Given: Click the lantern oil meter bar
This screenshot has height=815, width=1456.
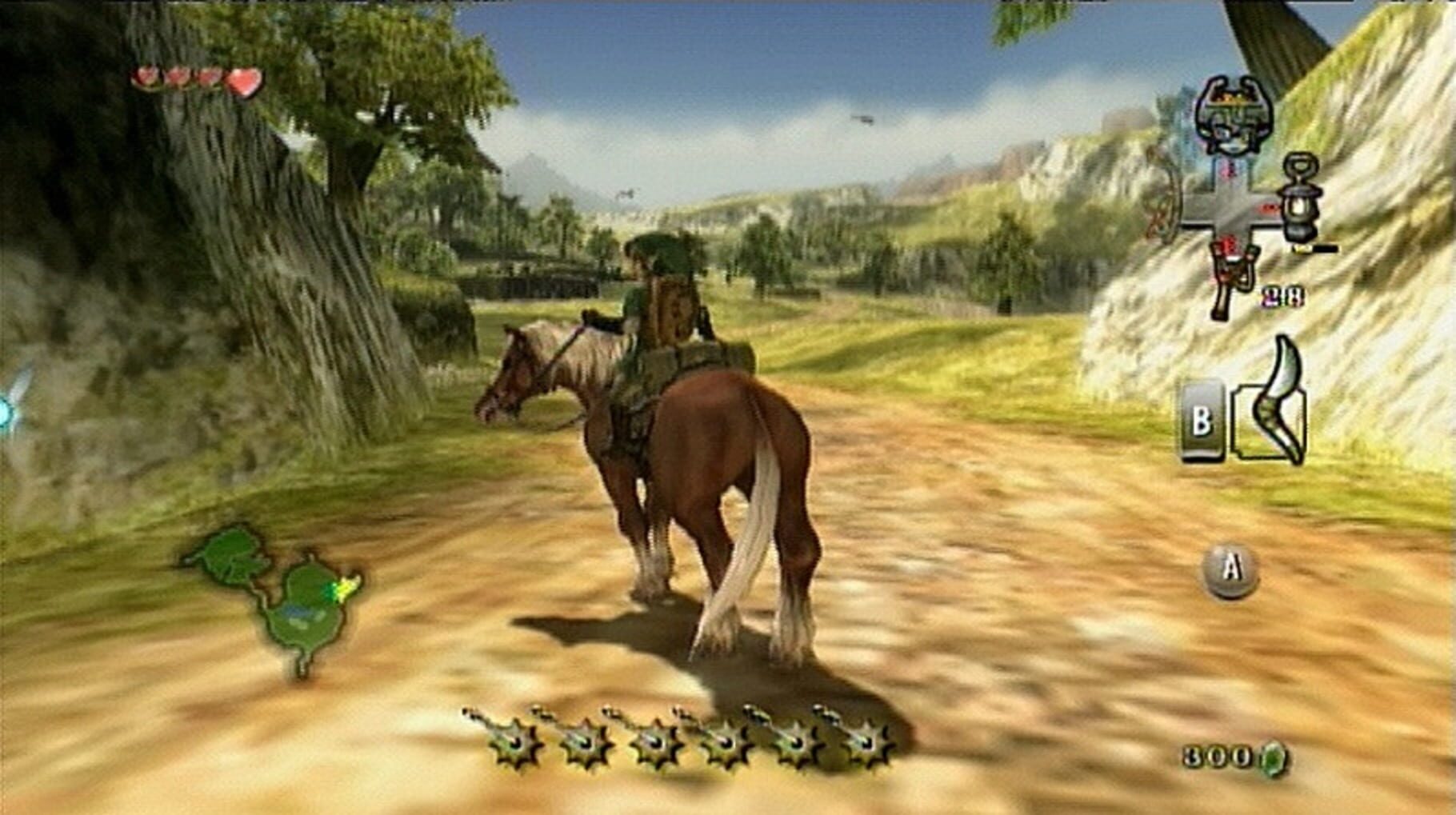Looking at the screenshot, I should tap(1316, 249).
